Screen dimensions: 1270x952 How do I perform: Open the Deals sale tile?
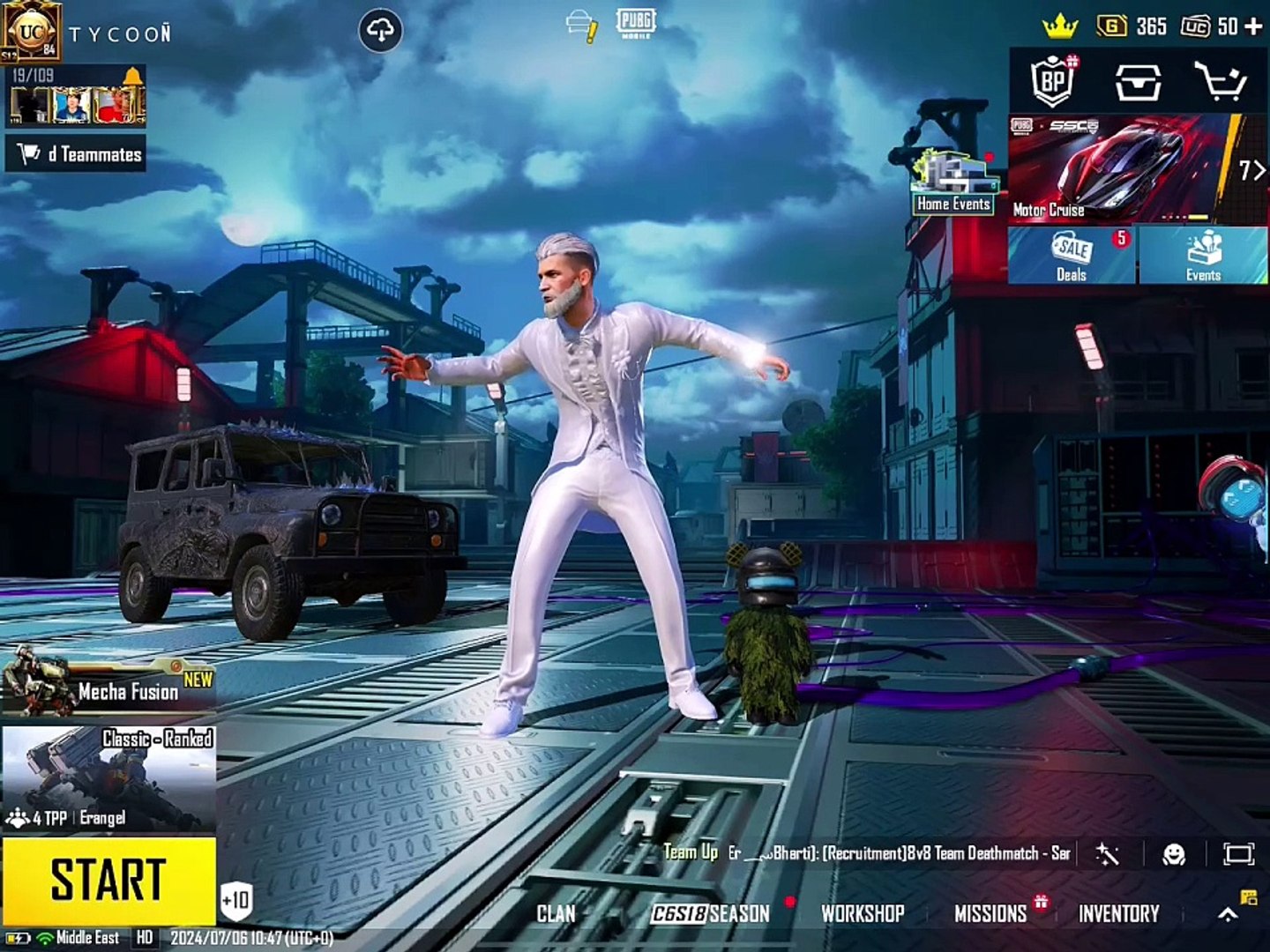1072,256
